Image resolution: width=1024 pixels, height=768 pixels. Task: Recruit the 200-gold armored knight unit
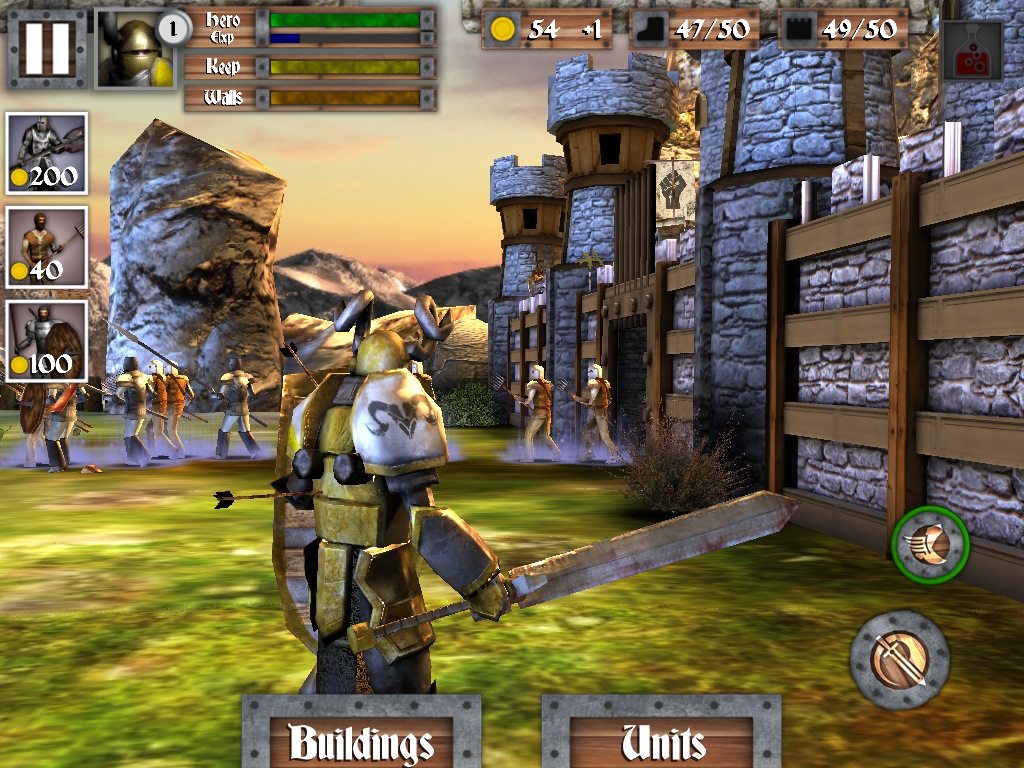46,153
